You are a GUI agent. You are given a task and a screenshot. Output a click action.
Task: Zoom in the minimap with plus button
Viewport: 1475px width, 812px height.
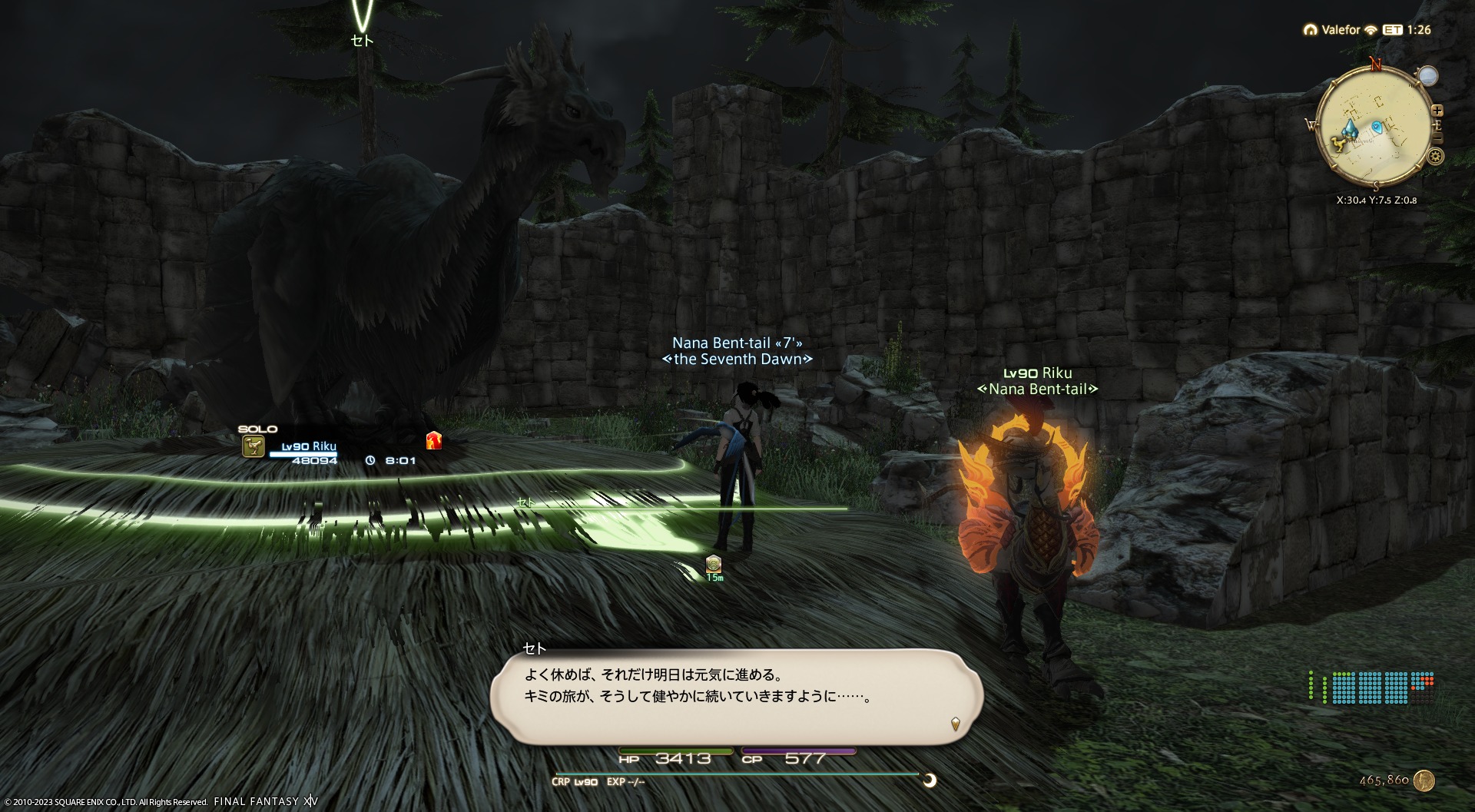coord(1437,110)
